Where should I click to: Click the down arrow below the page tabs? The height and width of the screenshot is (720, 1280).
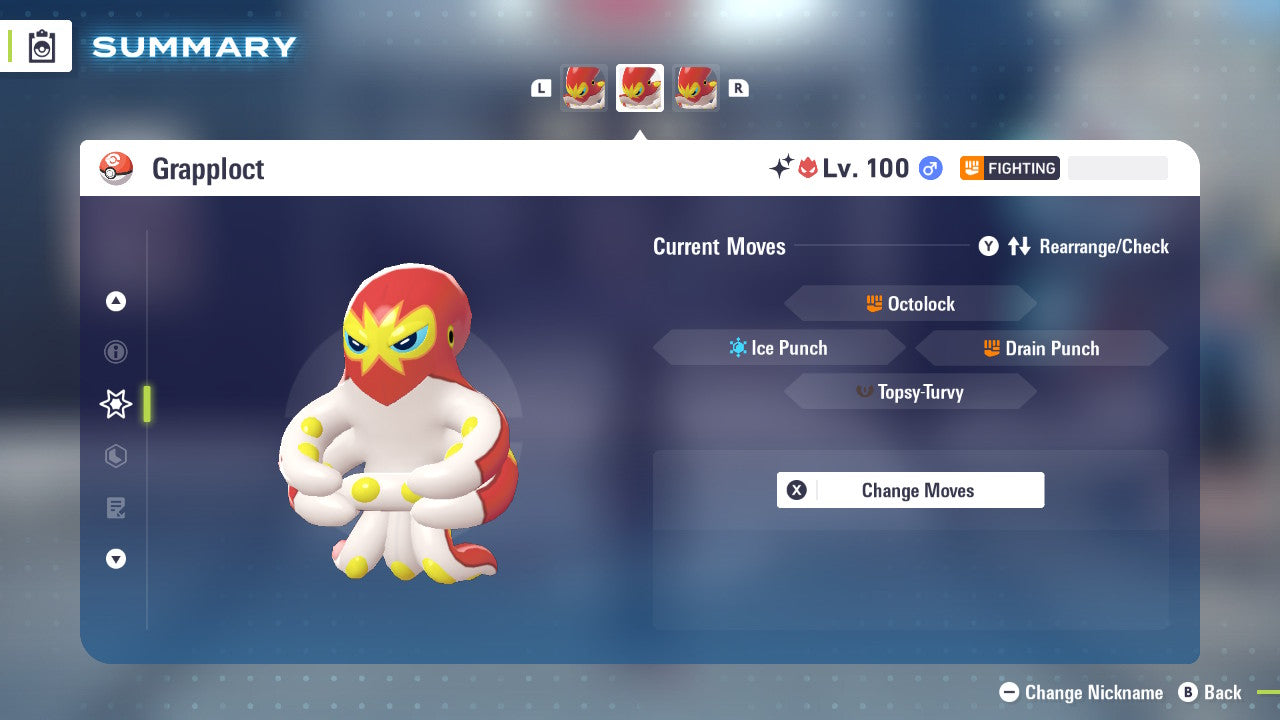click(x=116, y=559)
